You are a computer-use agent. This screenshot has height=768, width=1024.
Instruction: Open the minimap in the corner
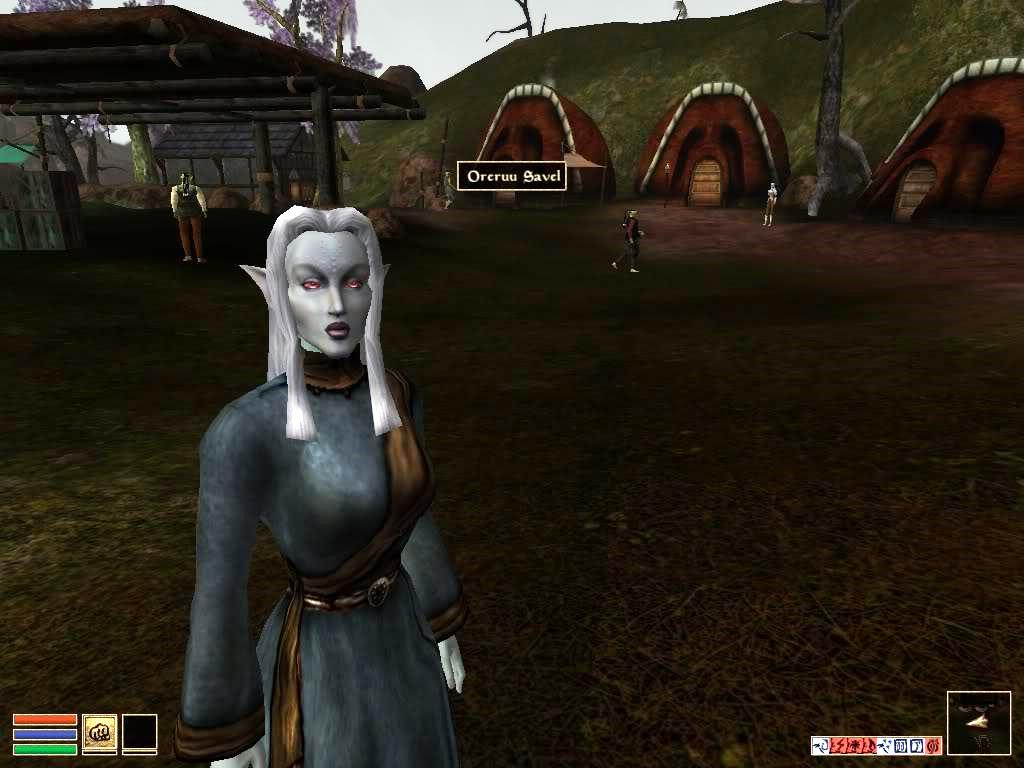pyautogui.click(x=978, y=722)
